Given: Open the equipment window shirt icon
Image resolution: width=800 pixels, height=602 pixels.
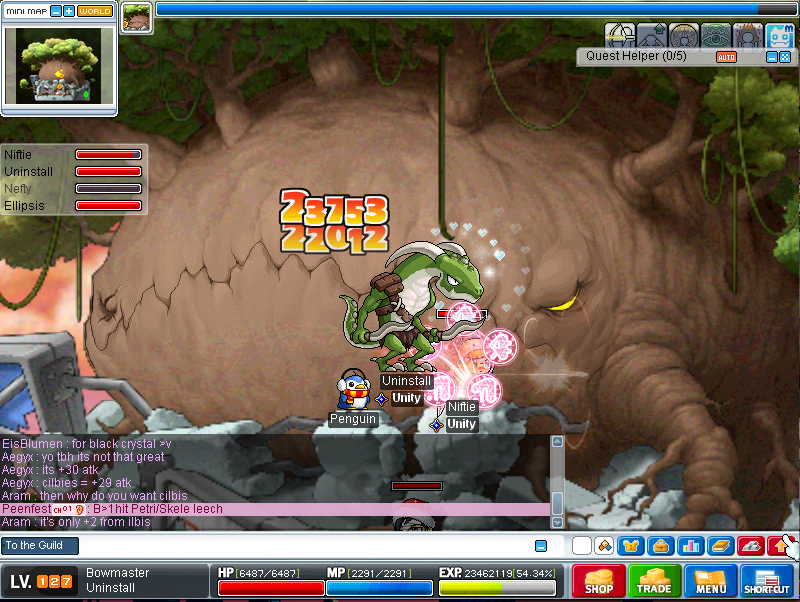Looking at the screenshot, I should [x=631, y=546].
